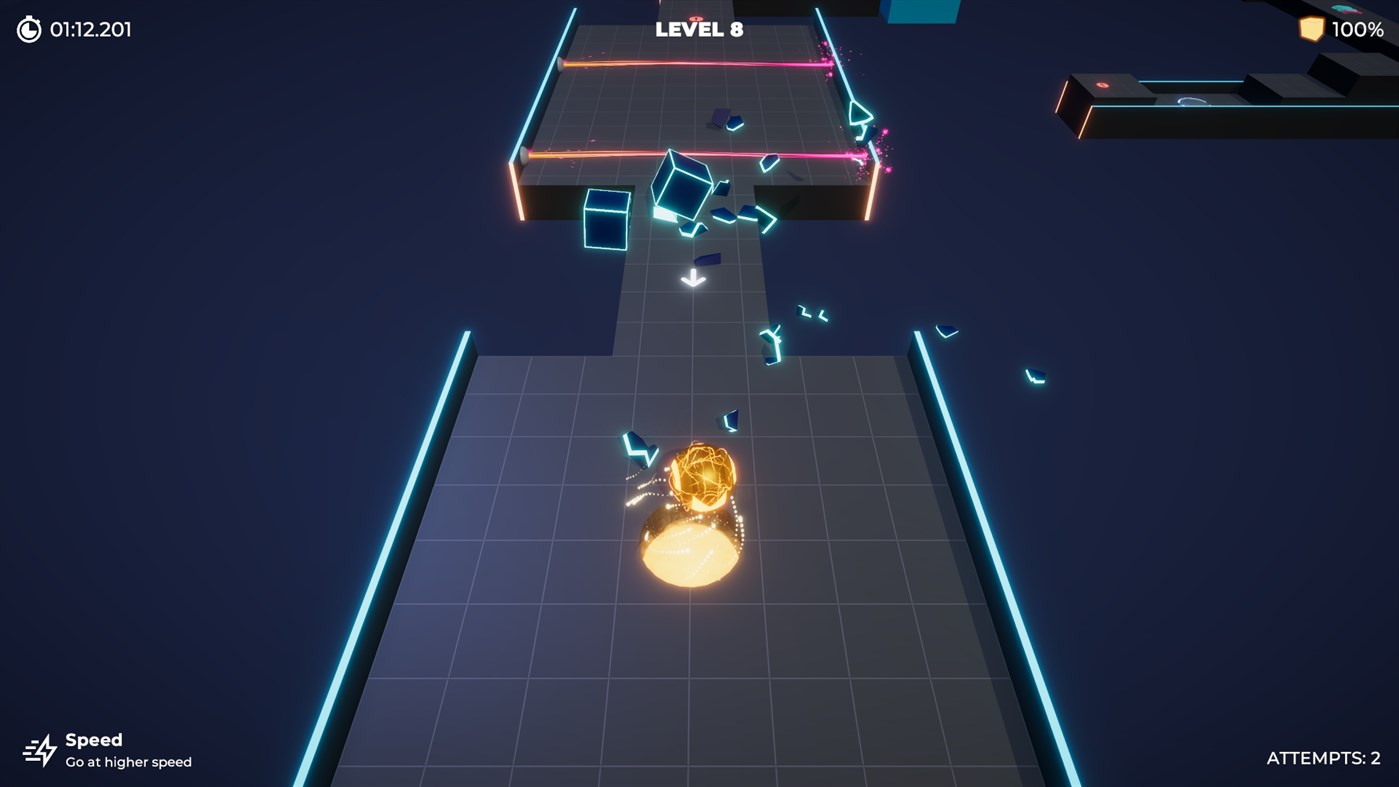The width and height of the screenshot is (1399, 787).
Task: Select the glowing cube health icon
Action: point(1313,28)
